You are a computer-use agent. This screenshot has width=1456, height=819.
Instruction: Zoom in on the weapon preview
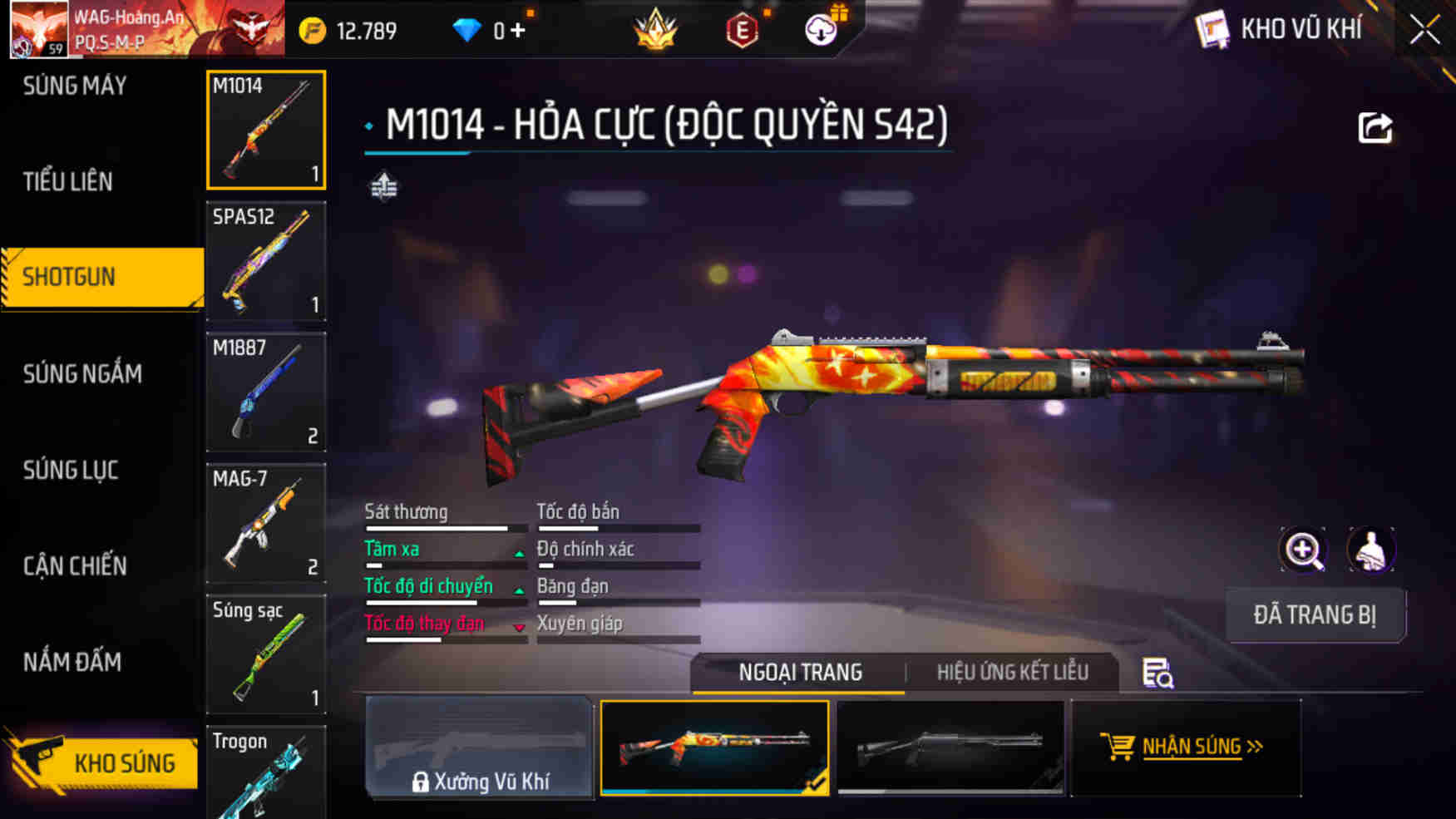[x=1303, y=550]
